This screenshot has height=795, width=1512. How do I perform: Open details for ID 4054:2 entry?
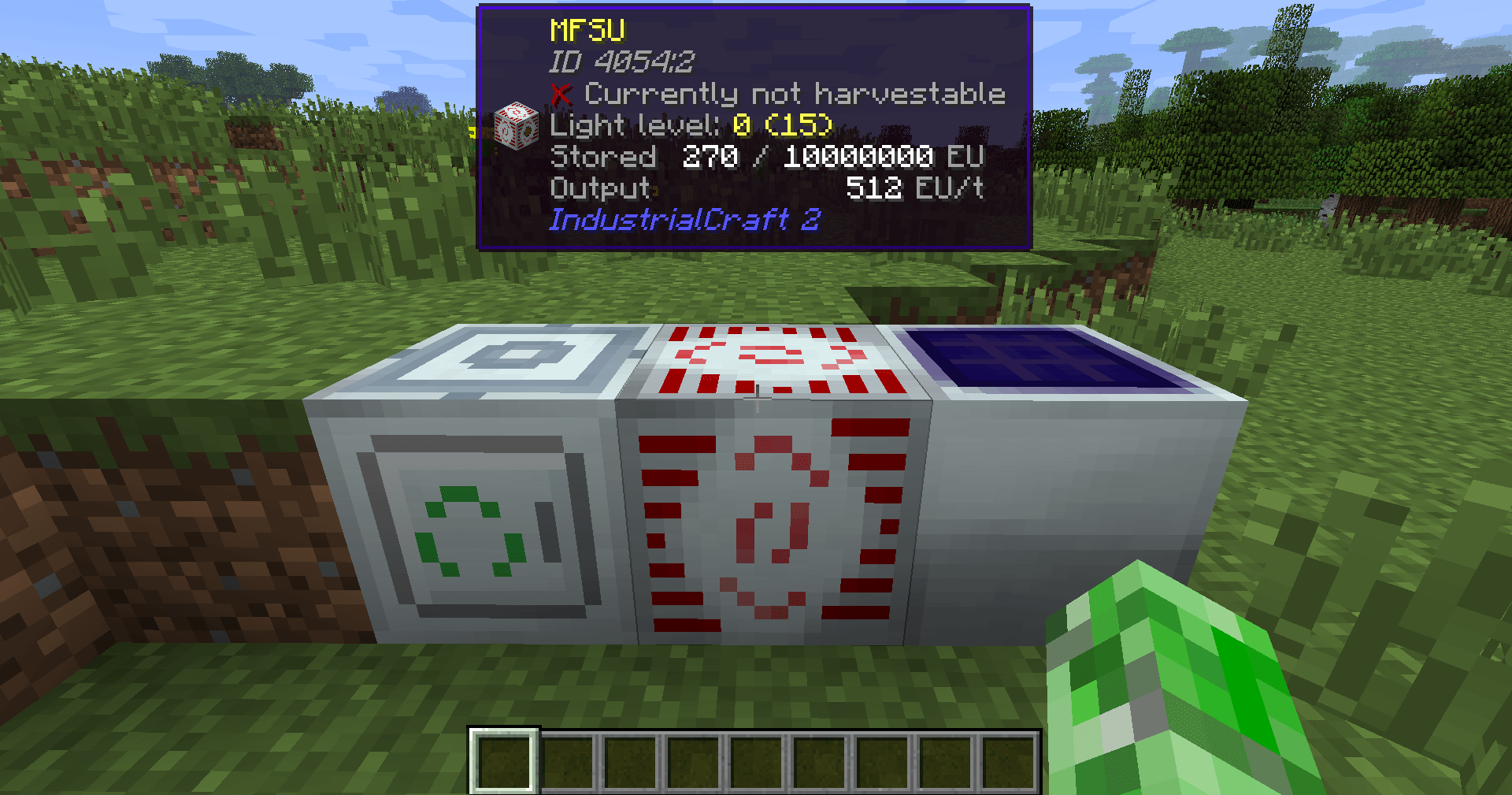pos(622,61)
